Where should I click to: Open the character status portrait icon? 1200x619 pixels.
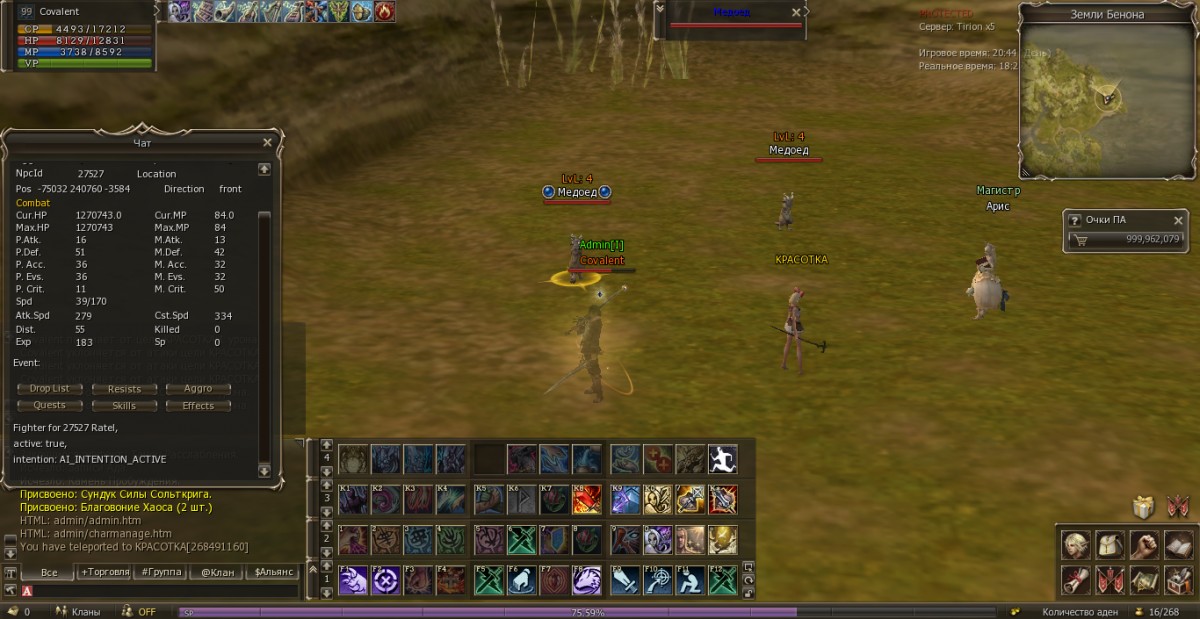(1076, 544)
